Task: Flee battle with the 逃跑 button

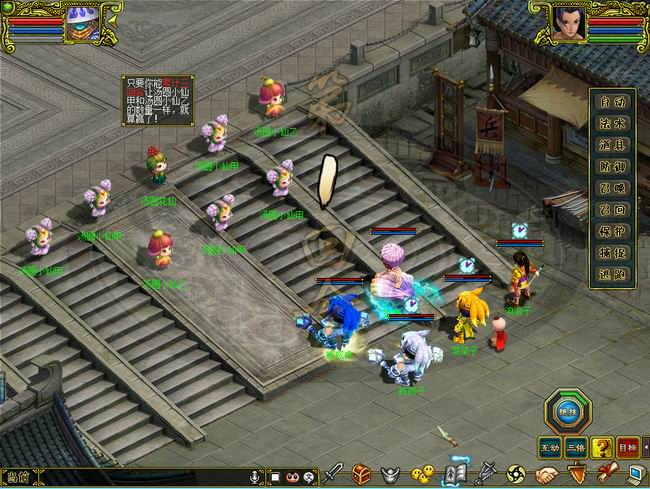Action: 612,274
